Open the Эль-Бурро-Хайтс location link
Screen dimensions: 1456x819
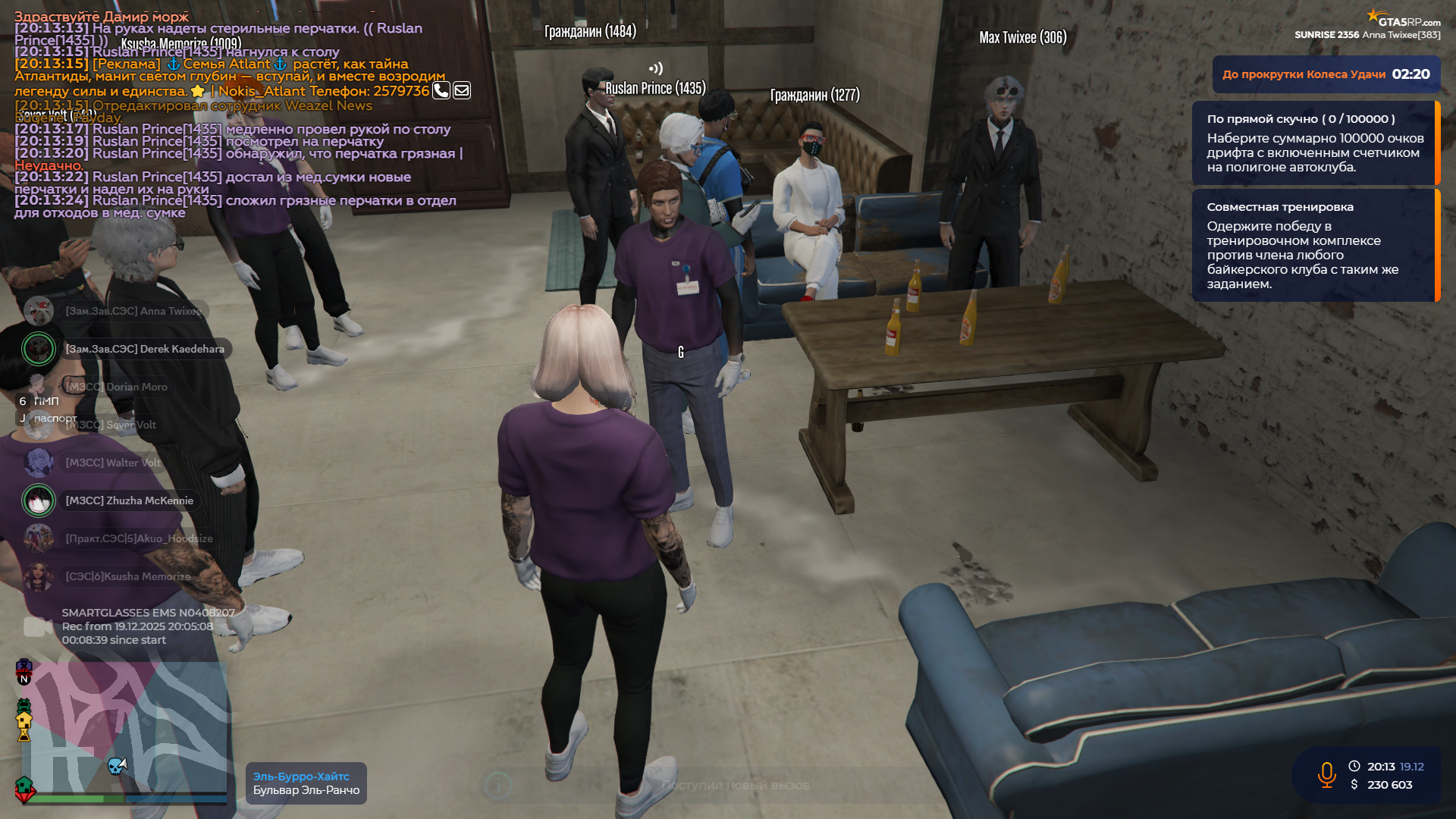coord(300,775)
